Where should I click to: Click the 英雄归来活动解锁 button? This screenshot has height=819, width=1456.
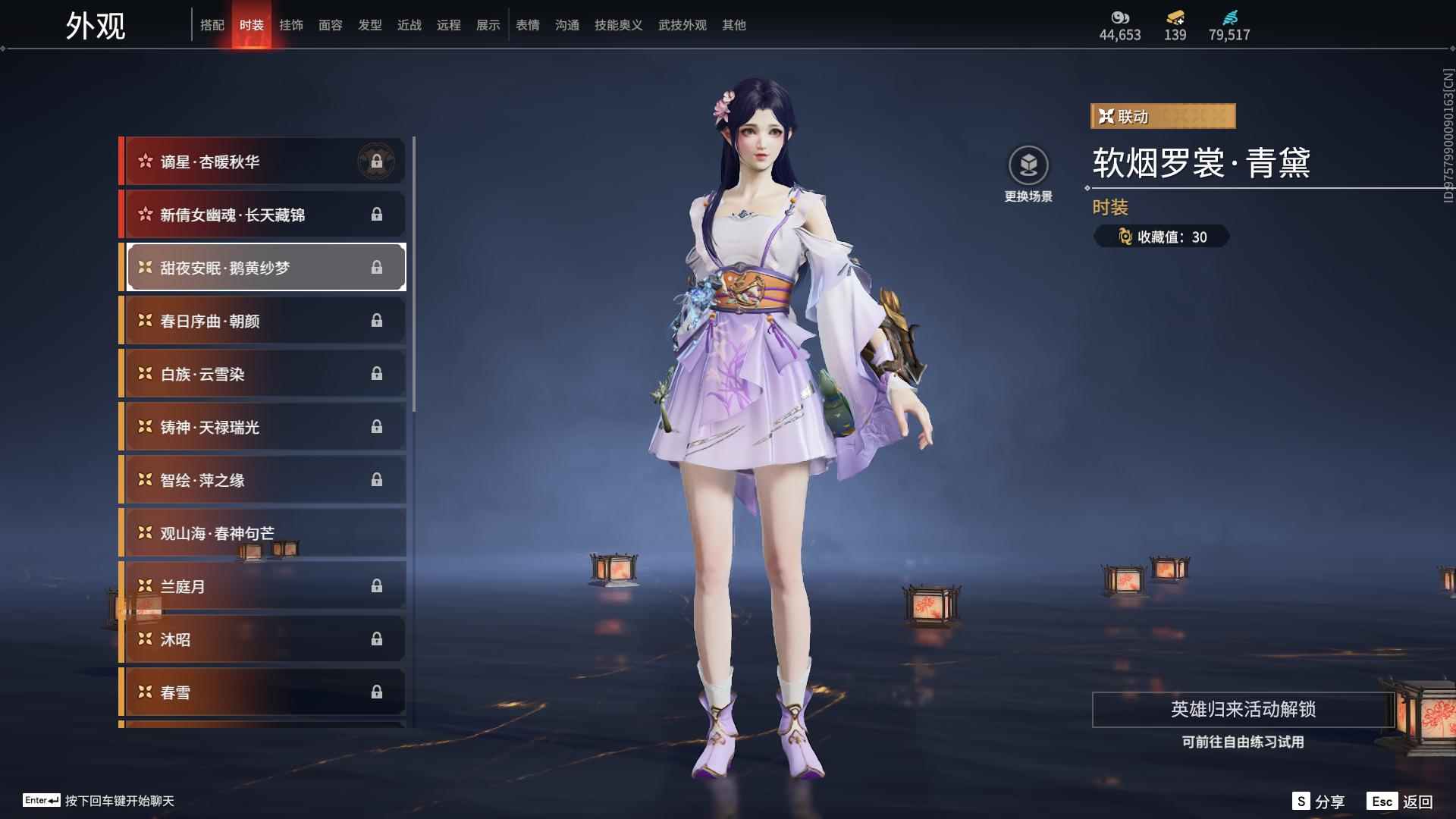1243,710
